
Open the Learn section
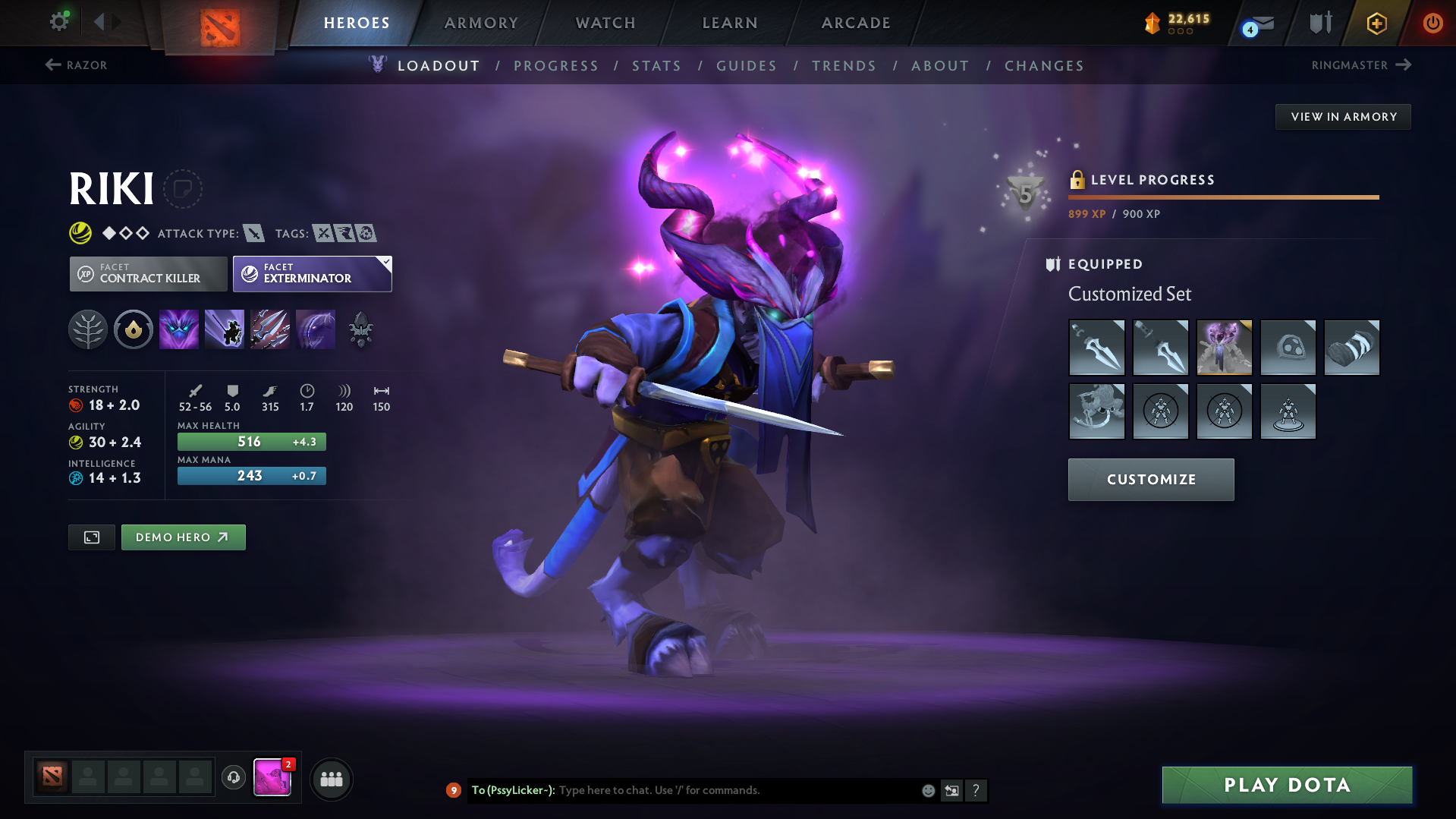[x=730, y=23]
